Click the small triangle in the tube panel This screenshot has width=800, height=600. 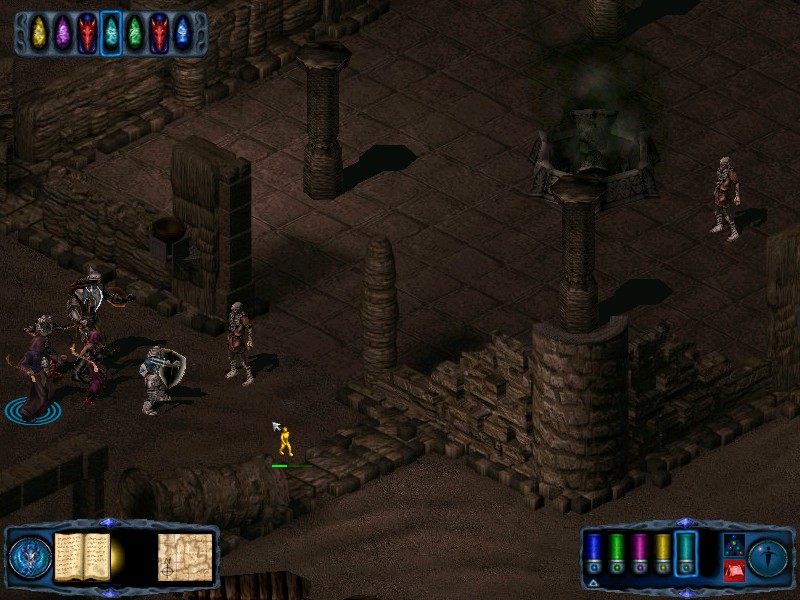593,582
